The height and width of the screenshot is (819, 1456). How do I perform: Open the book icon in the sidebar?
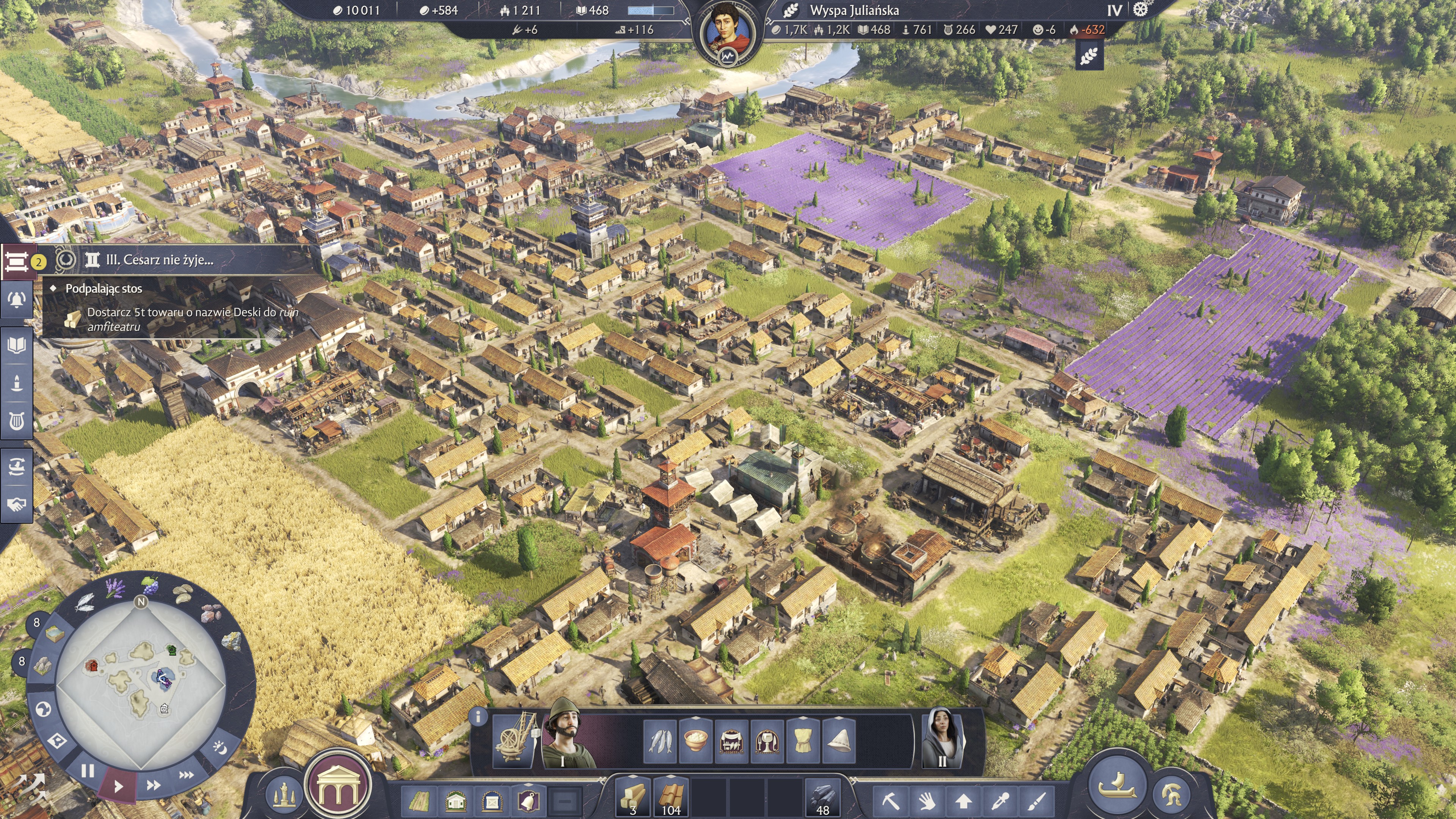[x=17, y=345]
